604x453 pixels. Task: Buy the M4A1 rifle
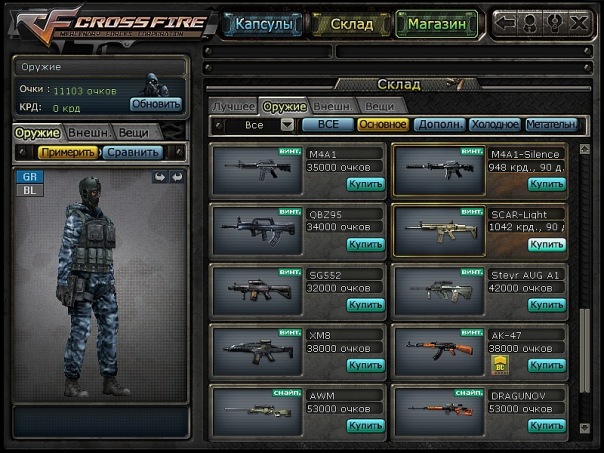[x=365, y=184]
